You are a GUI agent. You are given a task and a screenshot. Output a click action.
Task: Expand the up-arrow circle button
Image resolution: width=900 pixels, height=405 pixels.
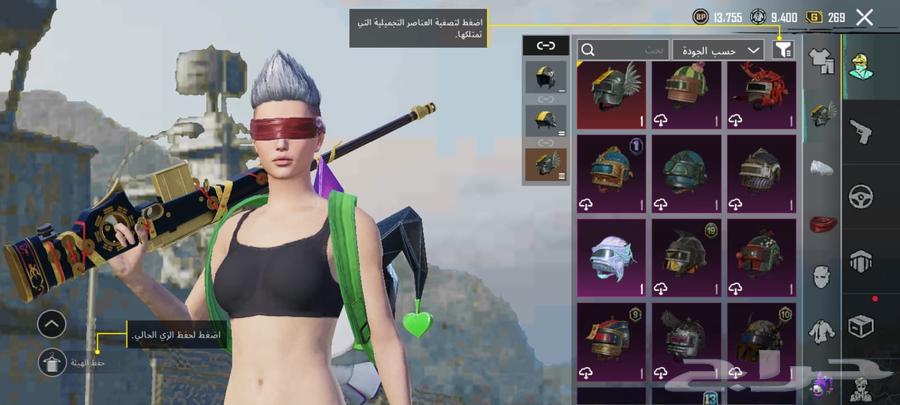[51, 323]
